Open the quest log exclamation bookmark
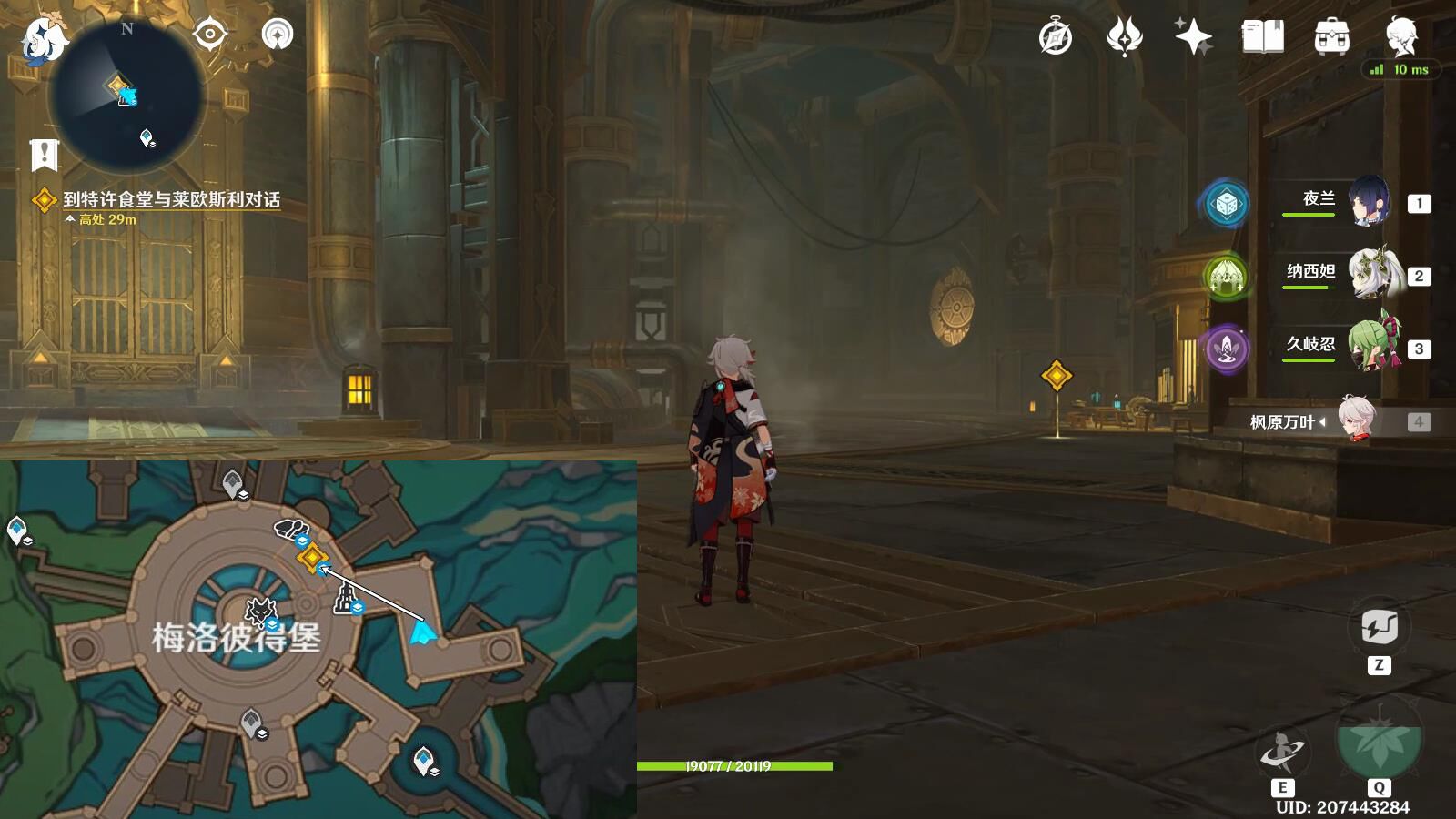Viewport: 1456px width, 819px height. click(44, 156)
